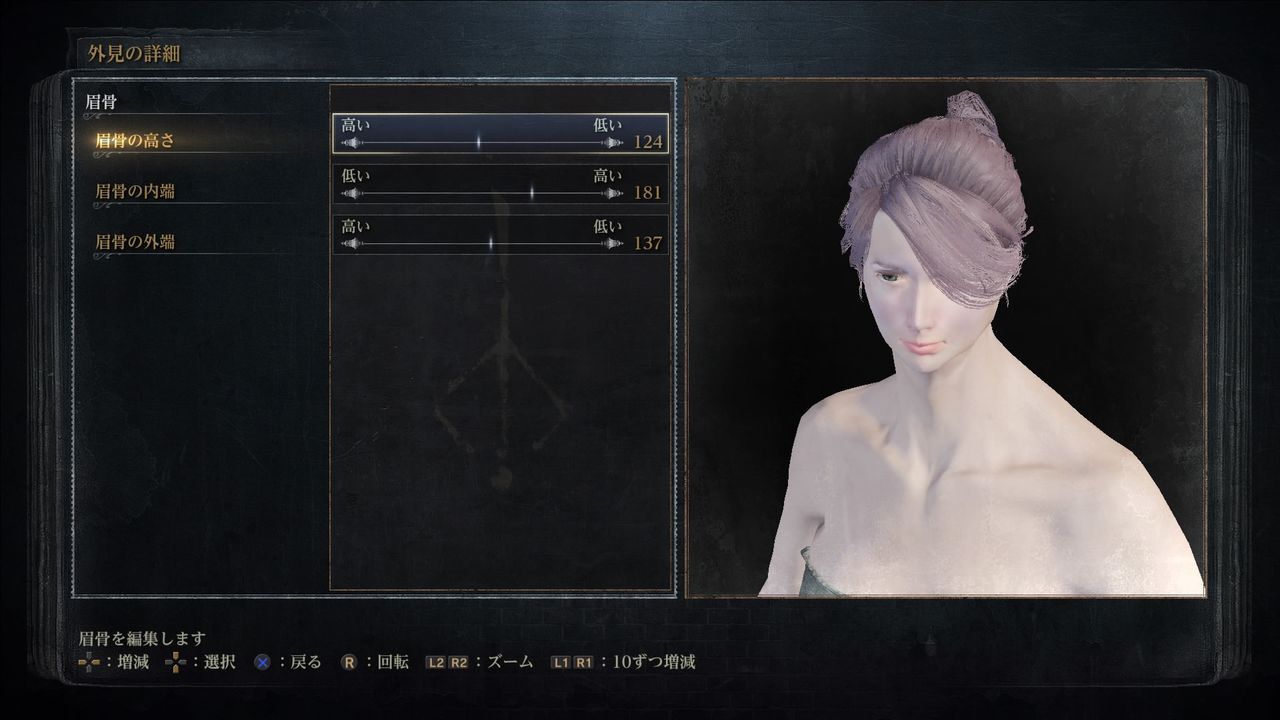Click the L2 zoom button icon

point(434,662)
